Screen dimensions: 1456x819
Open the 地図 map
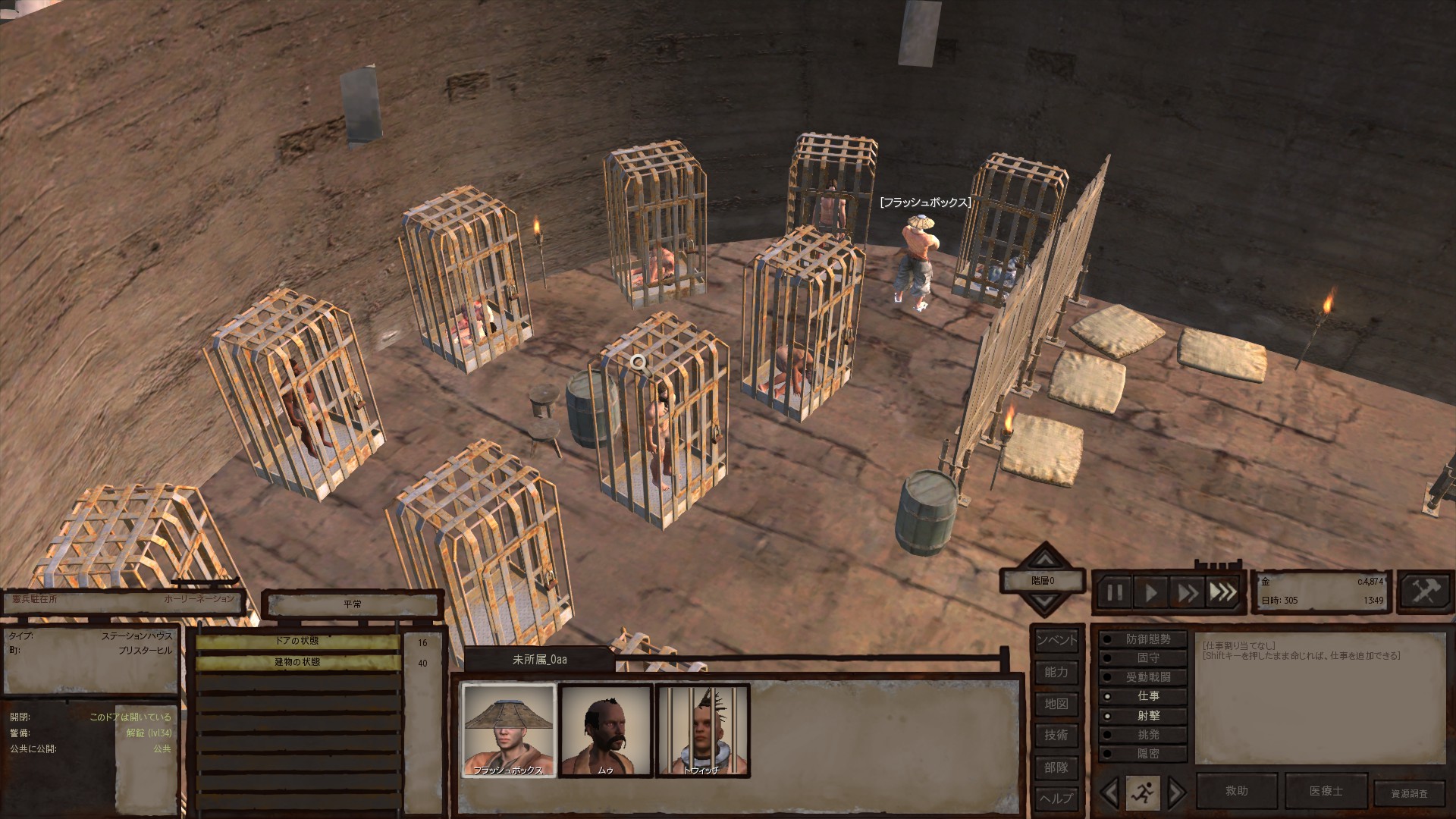(x=1056, y=704)
